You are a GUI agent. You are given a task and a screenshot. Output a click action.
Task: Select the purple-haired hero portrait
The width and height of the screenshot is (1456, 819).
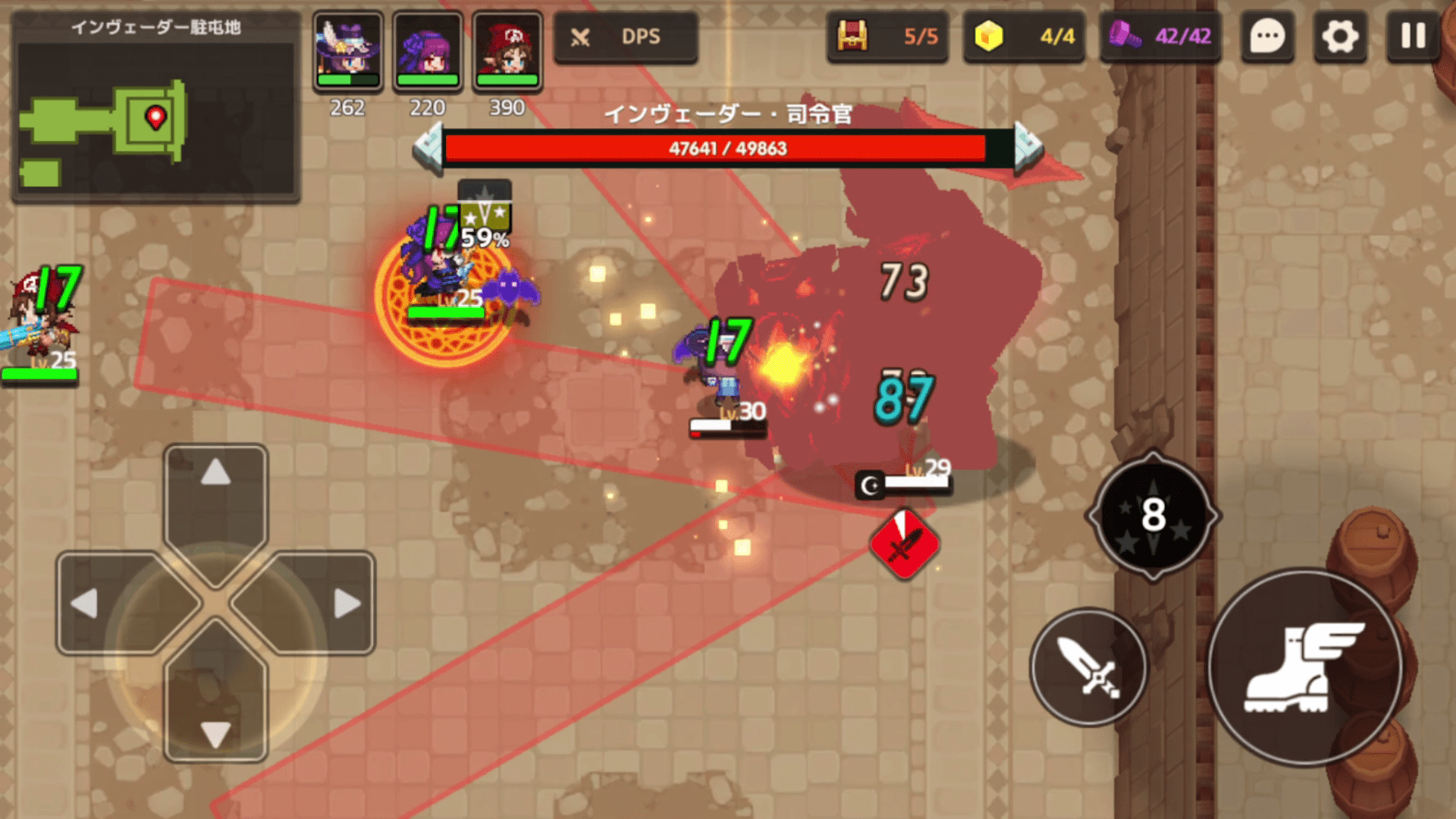[x=428, y=50]
